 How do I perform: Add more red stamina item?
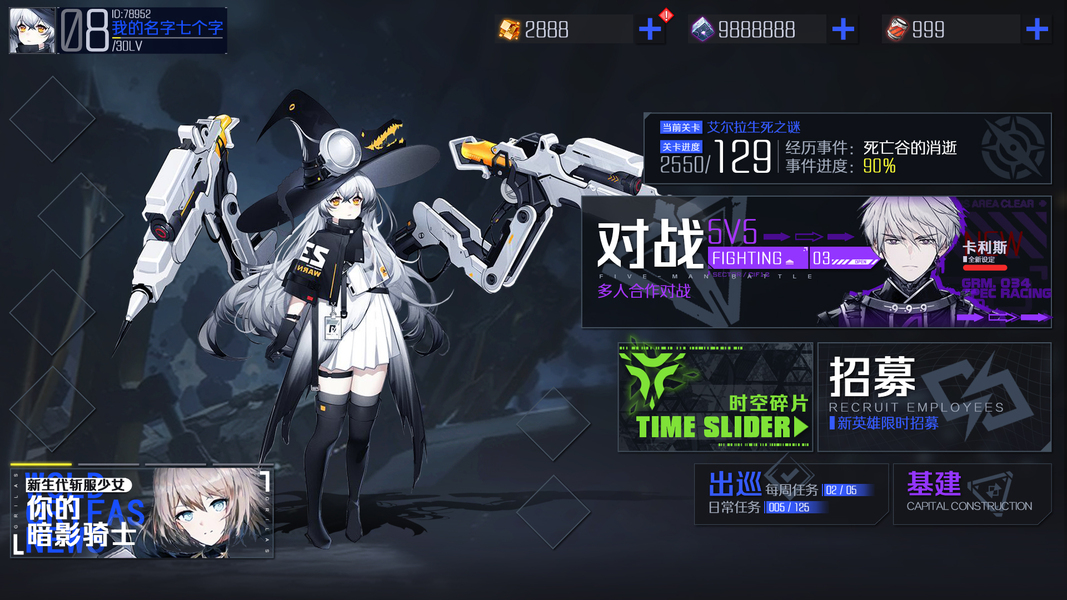(1036, 30)
